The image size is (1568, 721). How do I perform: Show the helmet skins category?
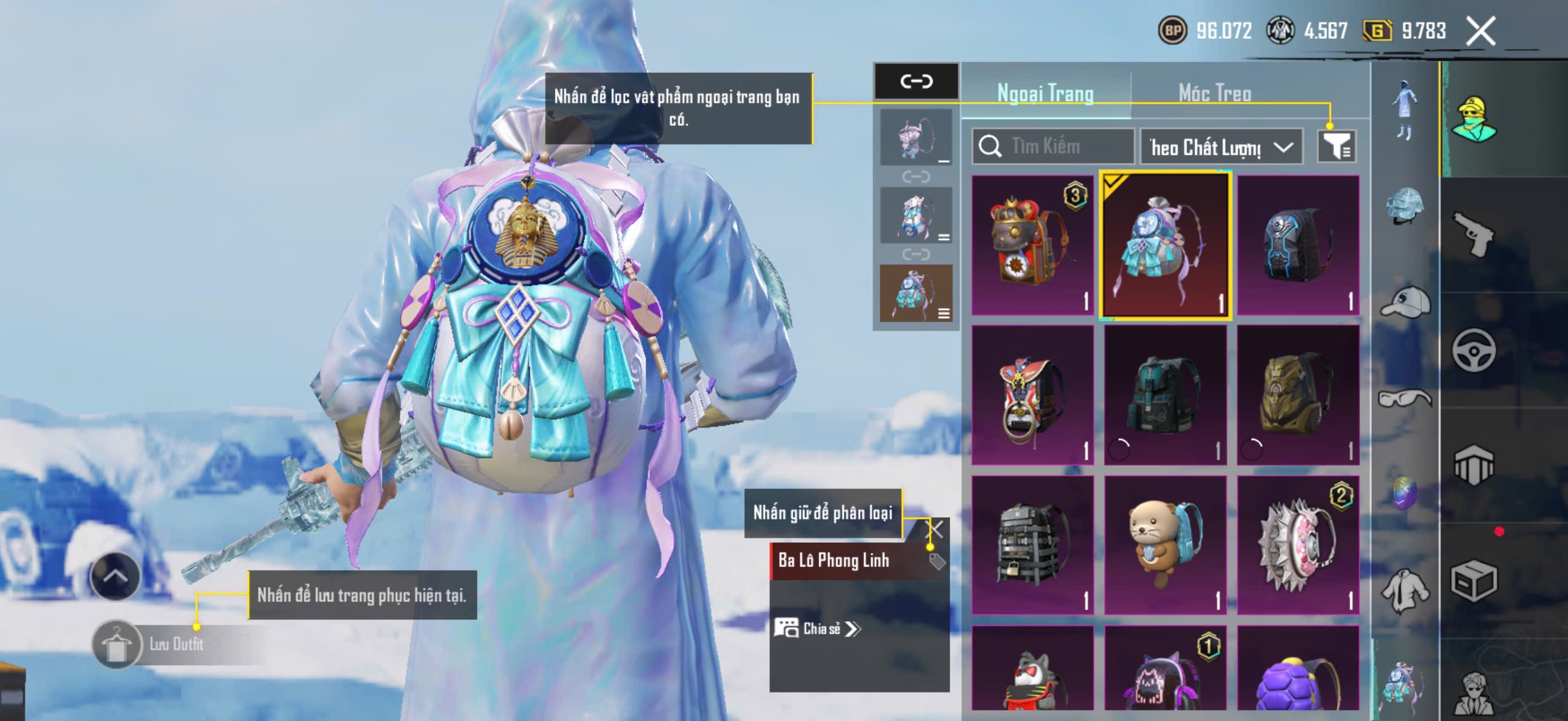(1405, 206)
